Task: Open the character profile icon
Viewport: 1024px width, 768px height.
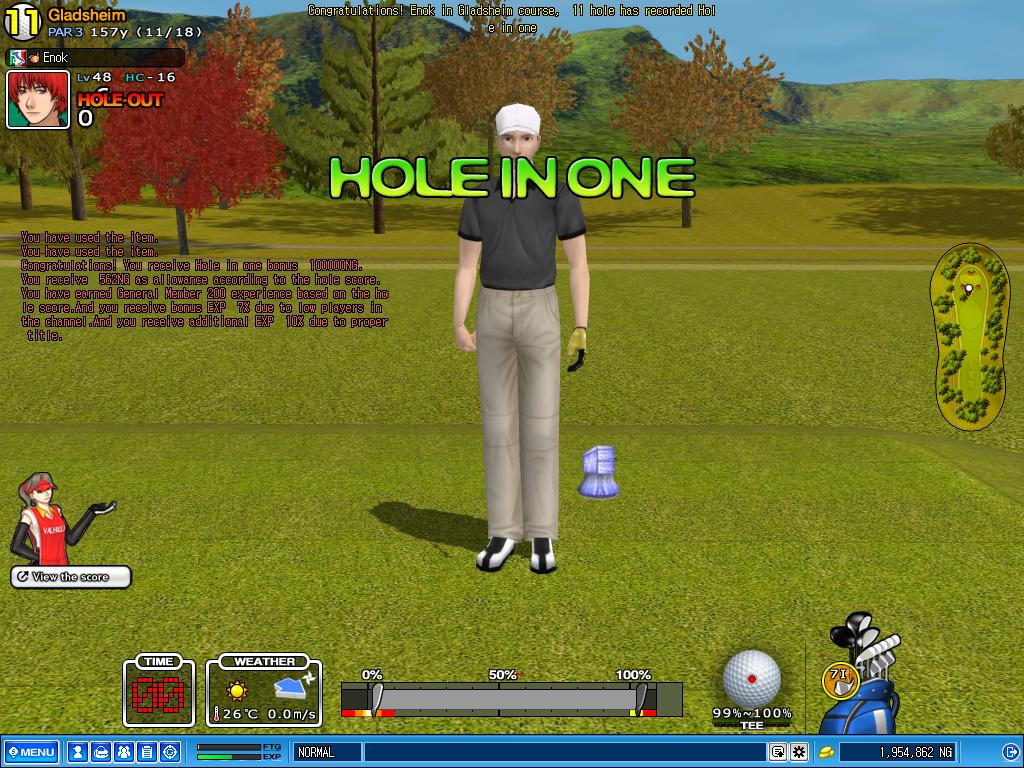Action: (78, 752)
